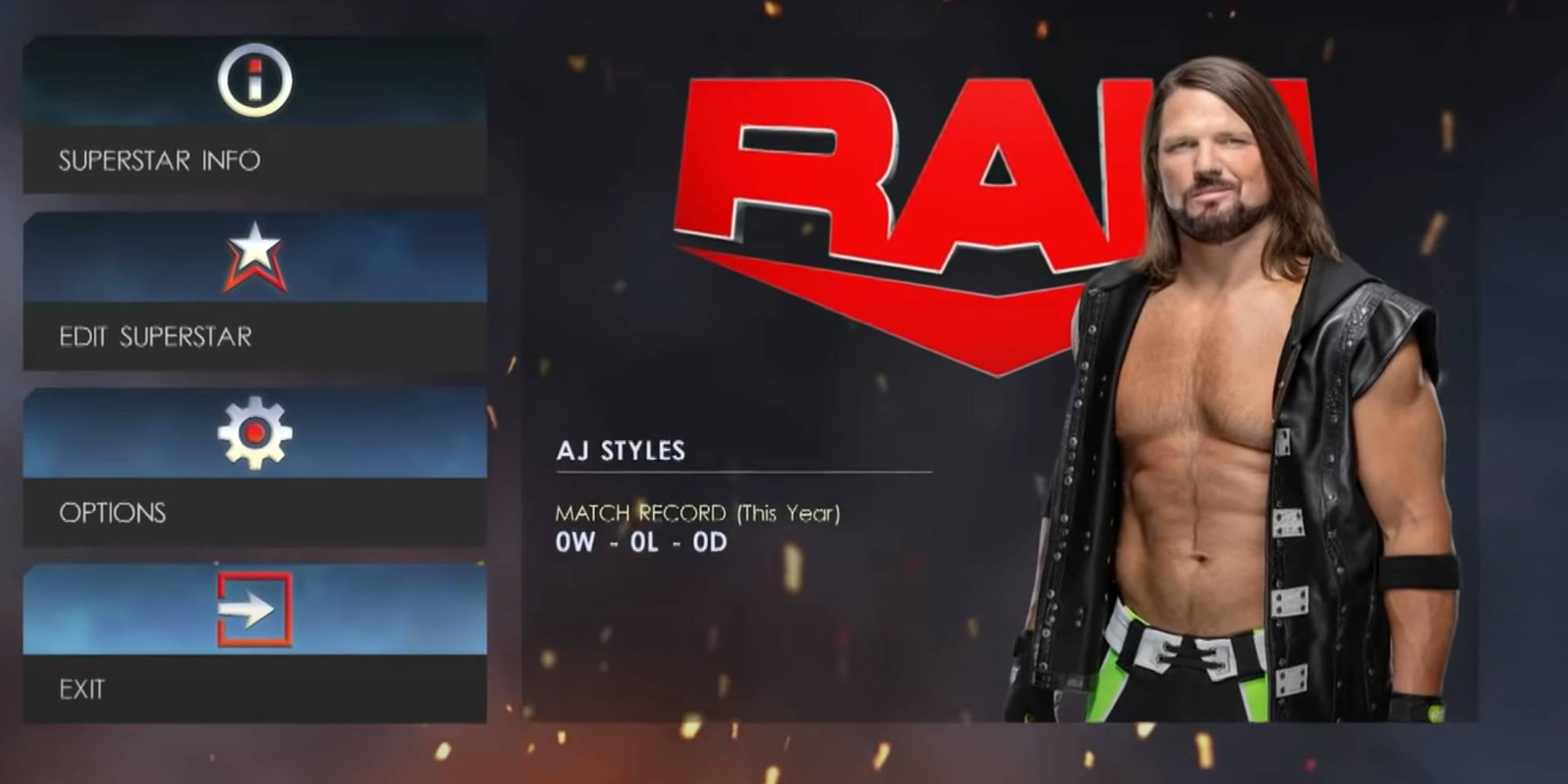Viewport: 1568px width, 784px height.
Task: Open the Options menu entry
Action: (x=112, y=514)
